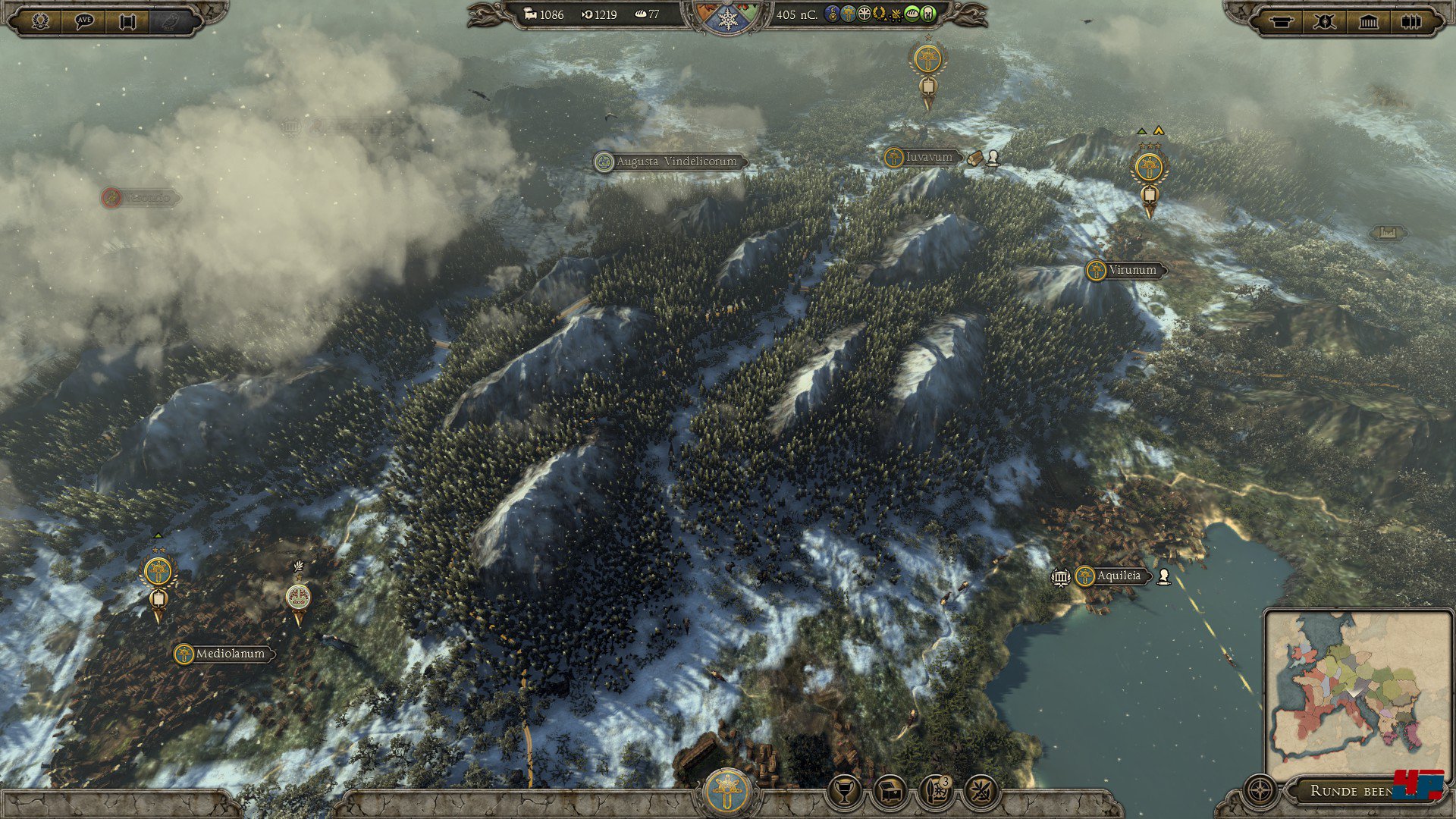Open the crossed swords shield panel
1456x819 pixels.
(x=1325, y=21)
